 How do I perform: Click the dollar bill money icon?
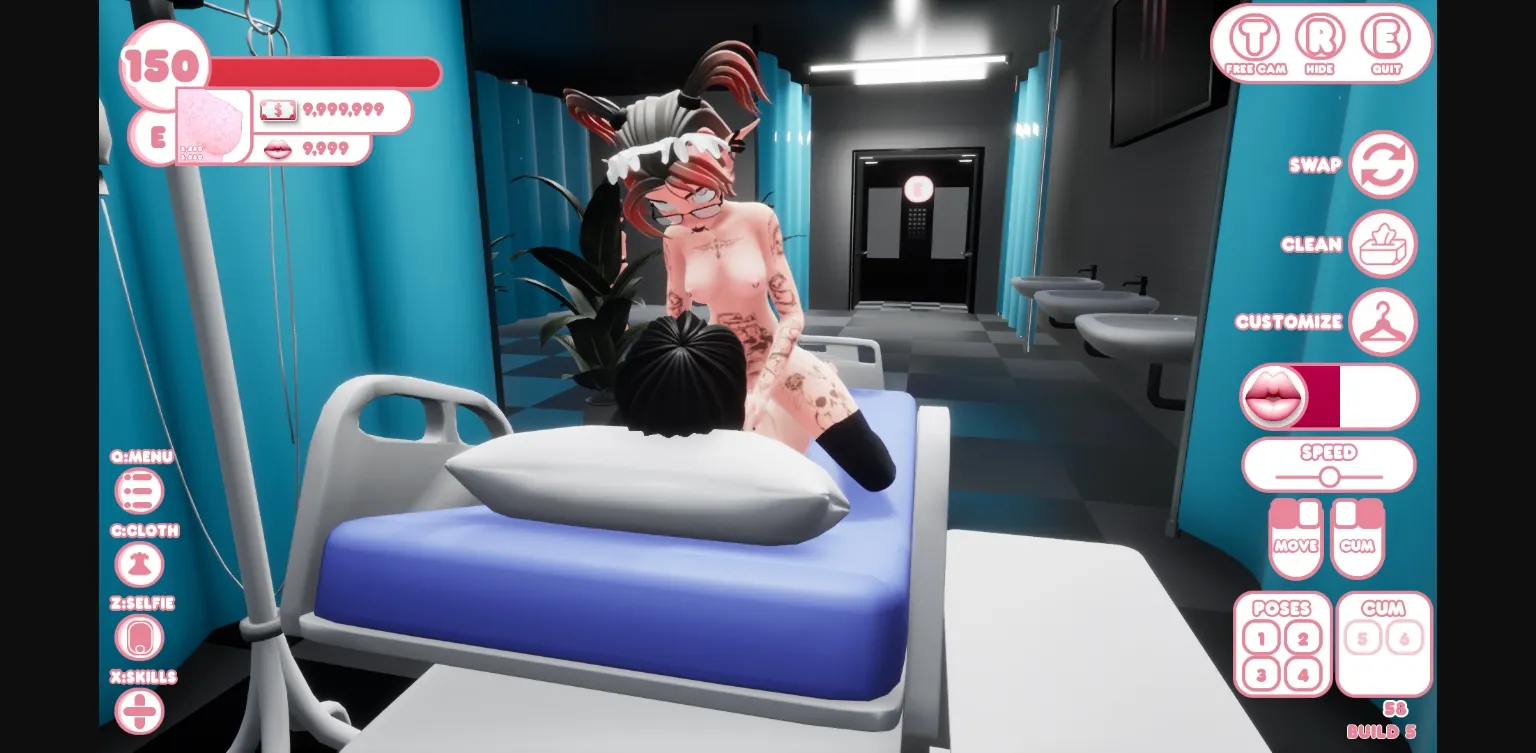(278, 109)
